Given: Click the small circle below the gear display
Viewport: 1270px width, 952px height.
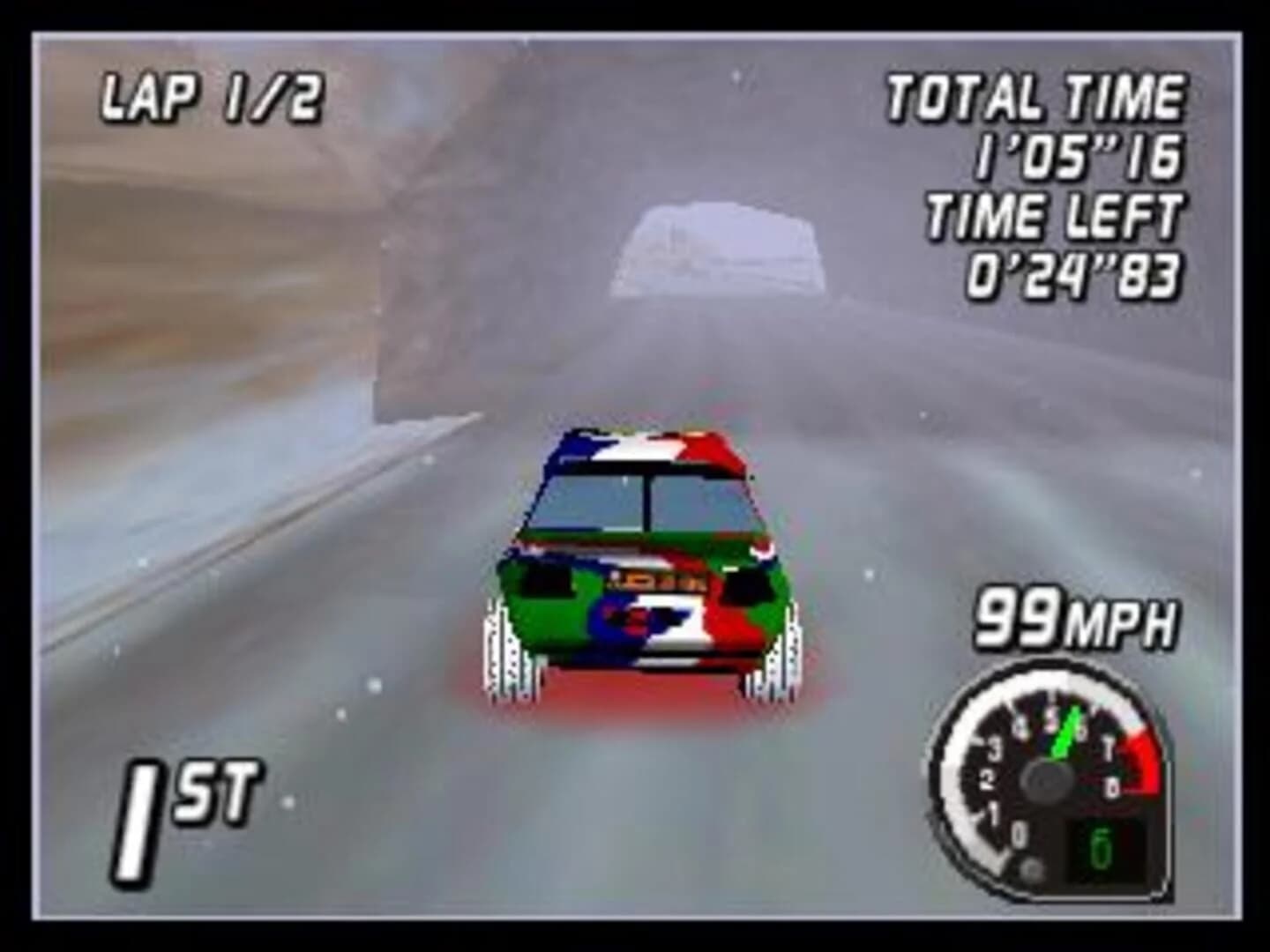Looking at the screenshot, I should [1028, 868].
